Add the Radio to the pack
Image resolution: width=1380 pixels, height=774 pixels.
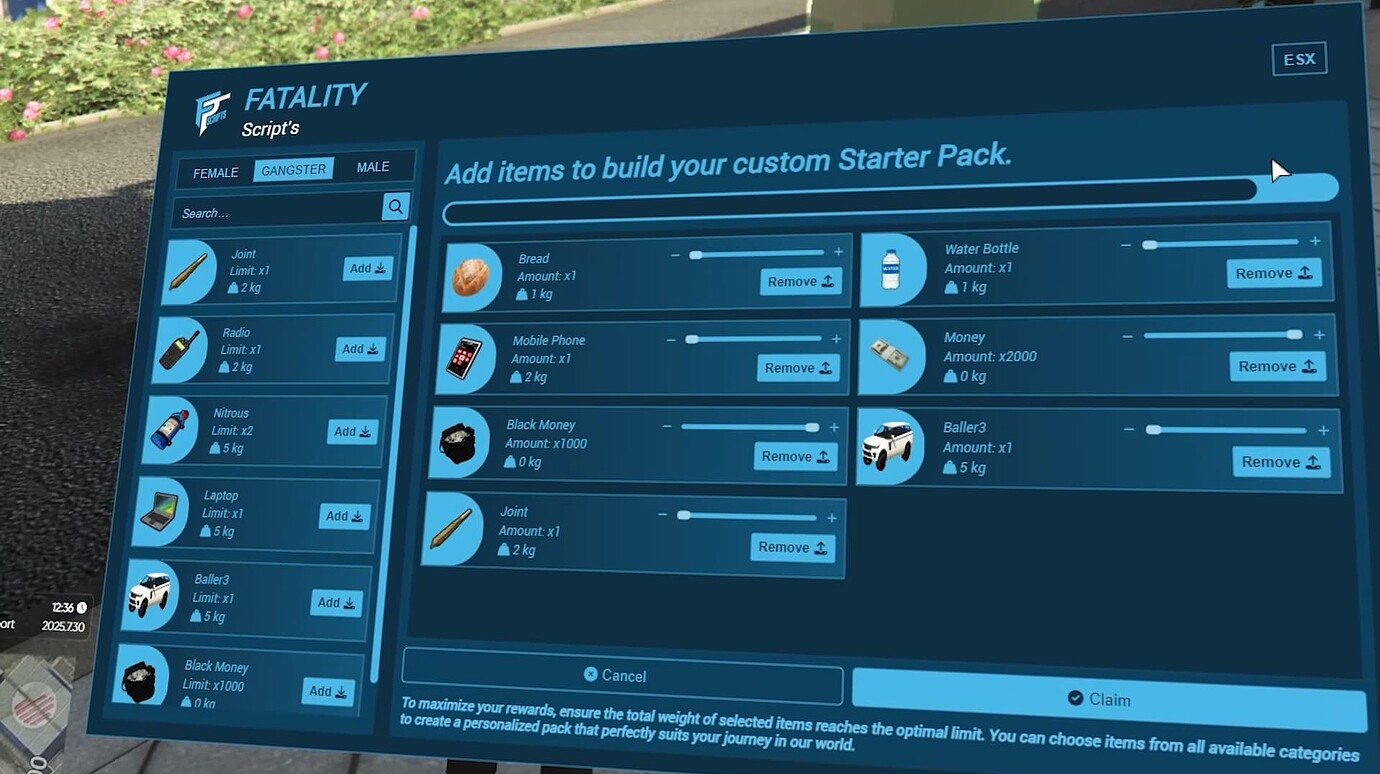tap(358, 349)
